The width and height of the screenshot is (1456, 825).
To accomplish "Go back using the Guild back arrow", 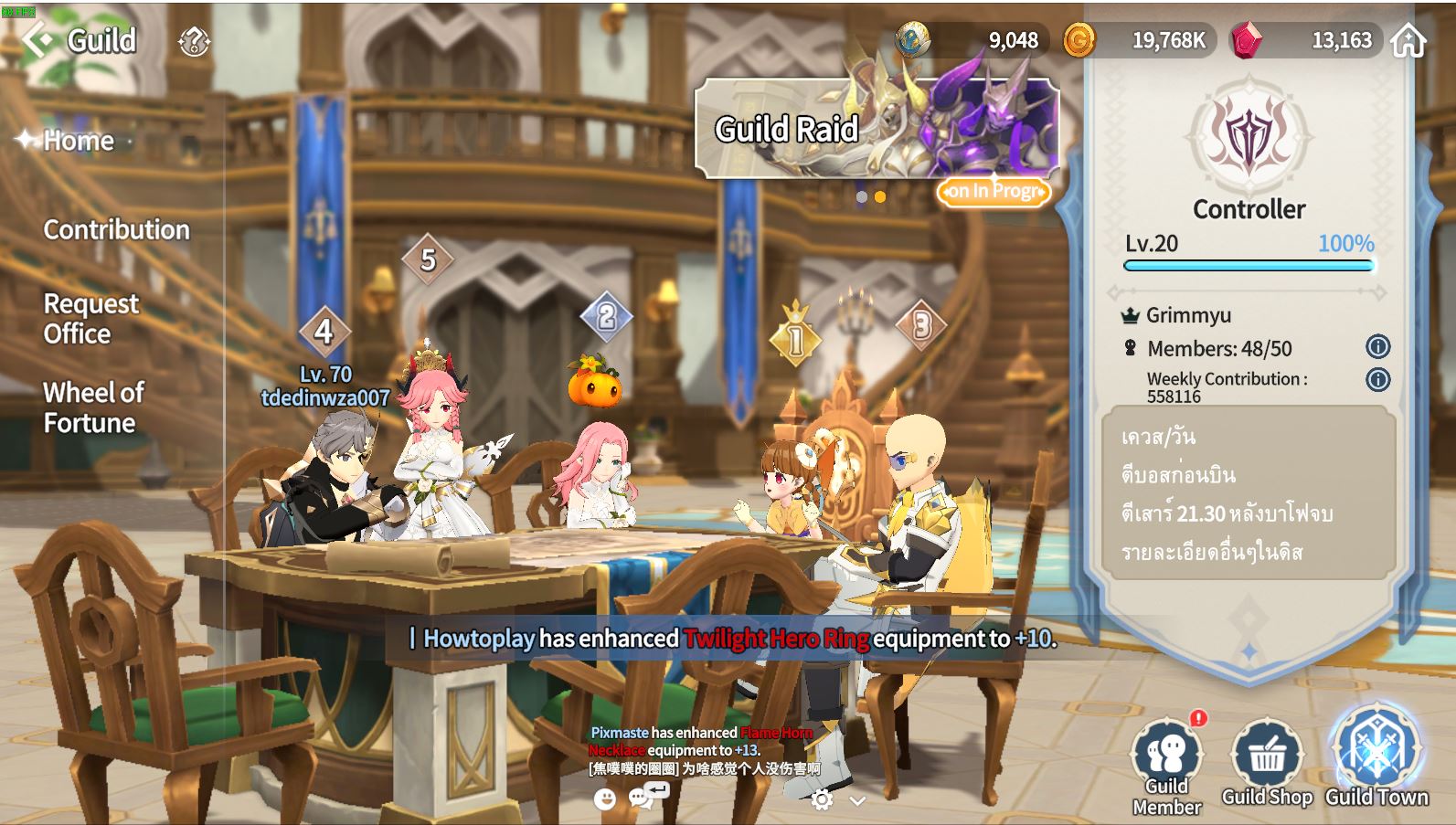I will 38,40.
